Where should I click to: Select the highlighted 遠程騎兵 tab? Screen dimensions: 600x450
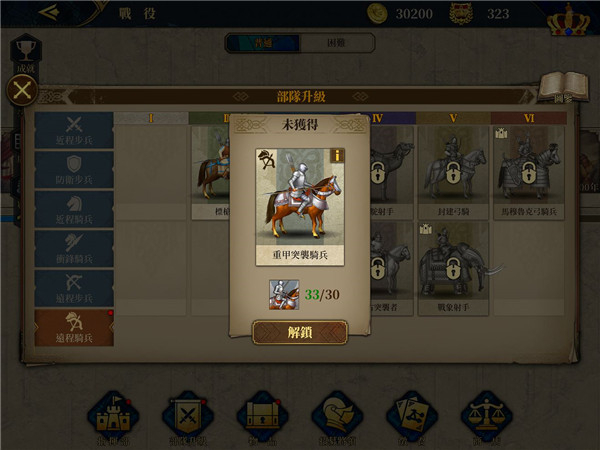tap(73, 326)
